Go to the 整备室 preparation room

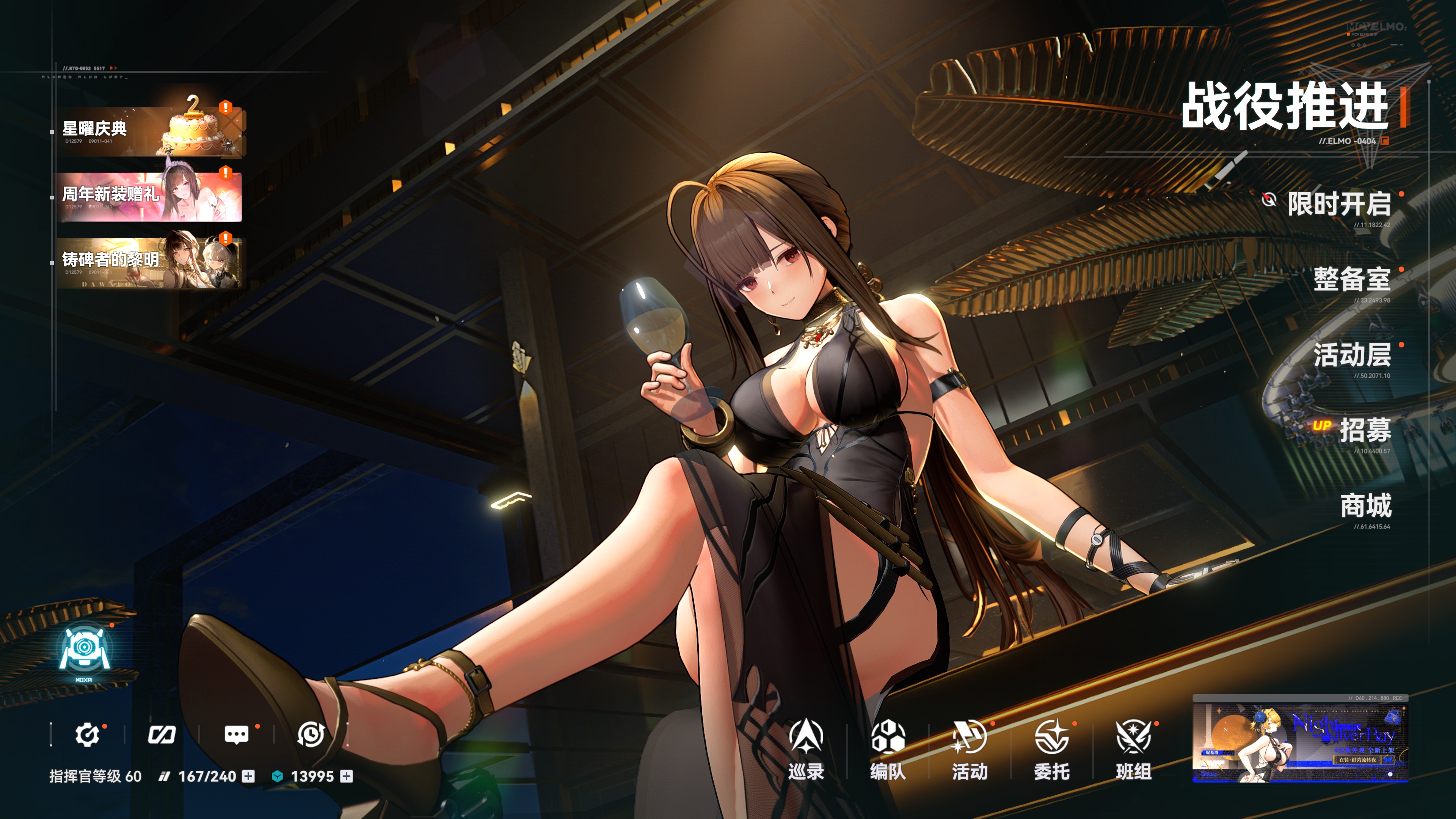pos(1351,279)
